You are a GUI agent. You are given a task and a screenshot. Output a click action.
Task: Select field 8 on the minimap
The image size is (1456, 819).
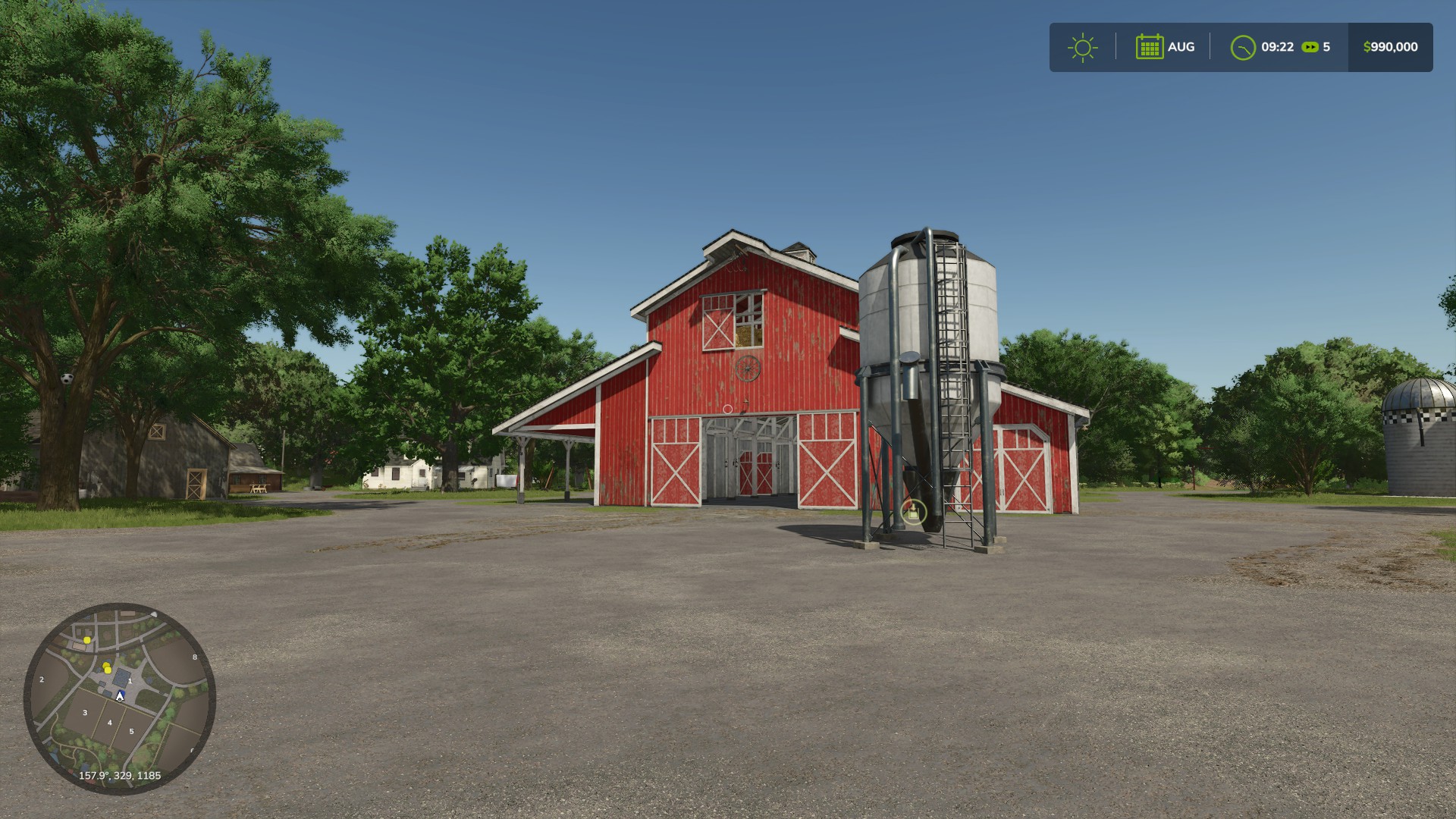pyautogui.click(x=195, y=656)
